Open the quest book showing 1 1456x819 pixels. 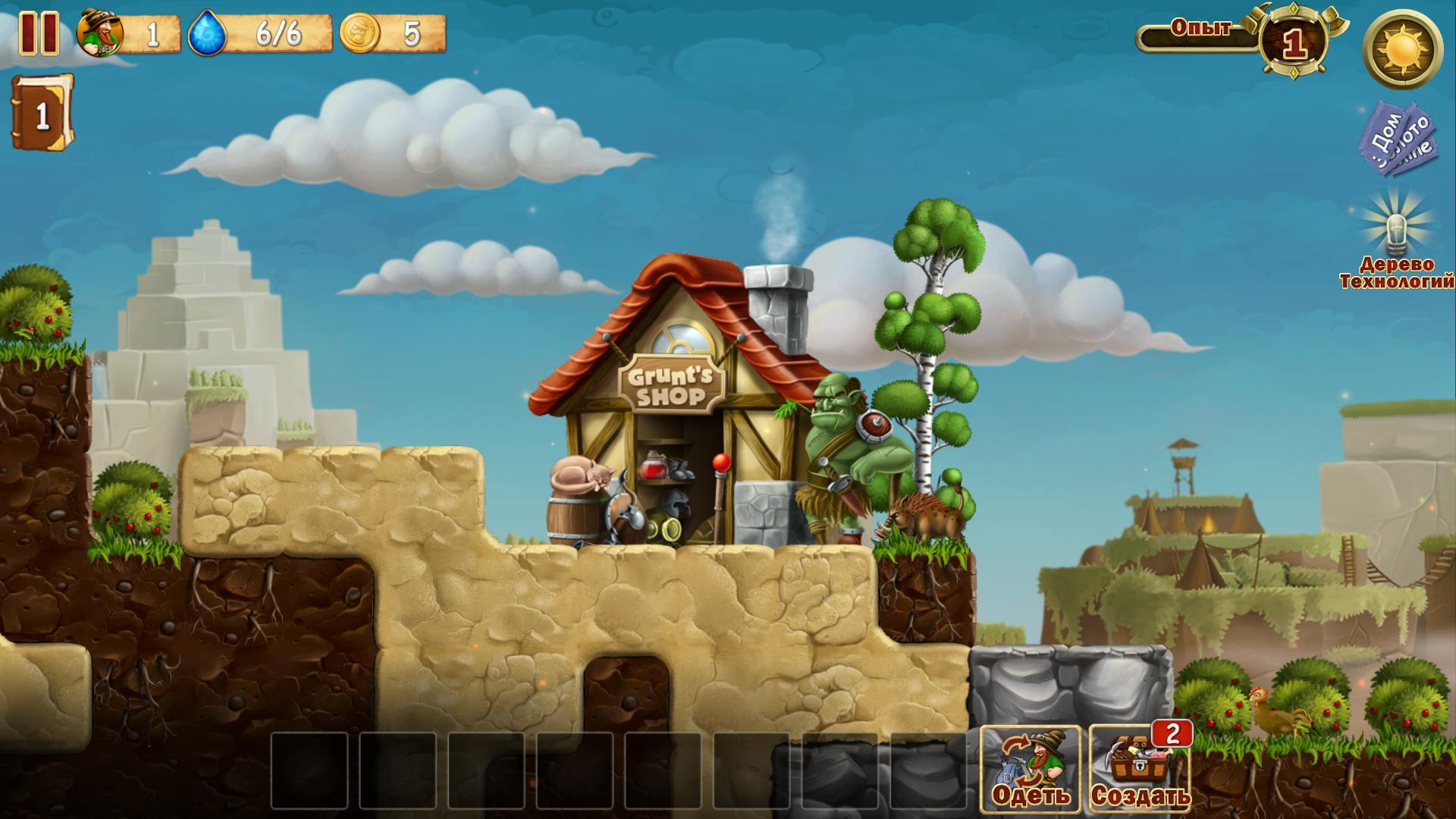(42, 113)
